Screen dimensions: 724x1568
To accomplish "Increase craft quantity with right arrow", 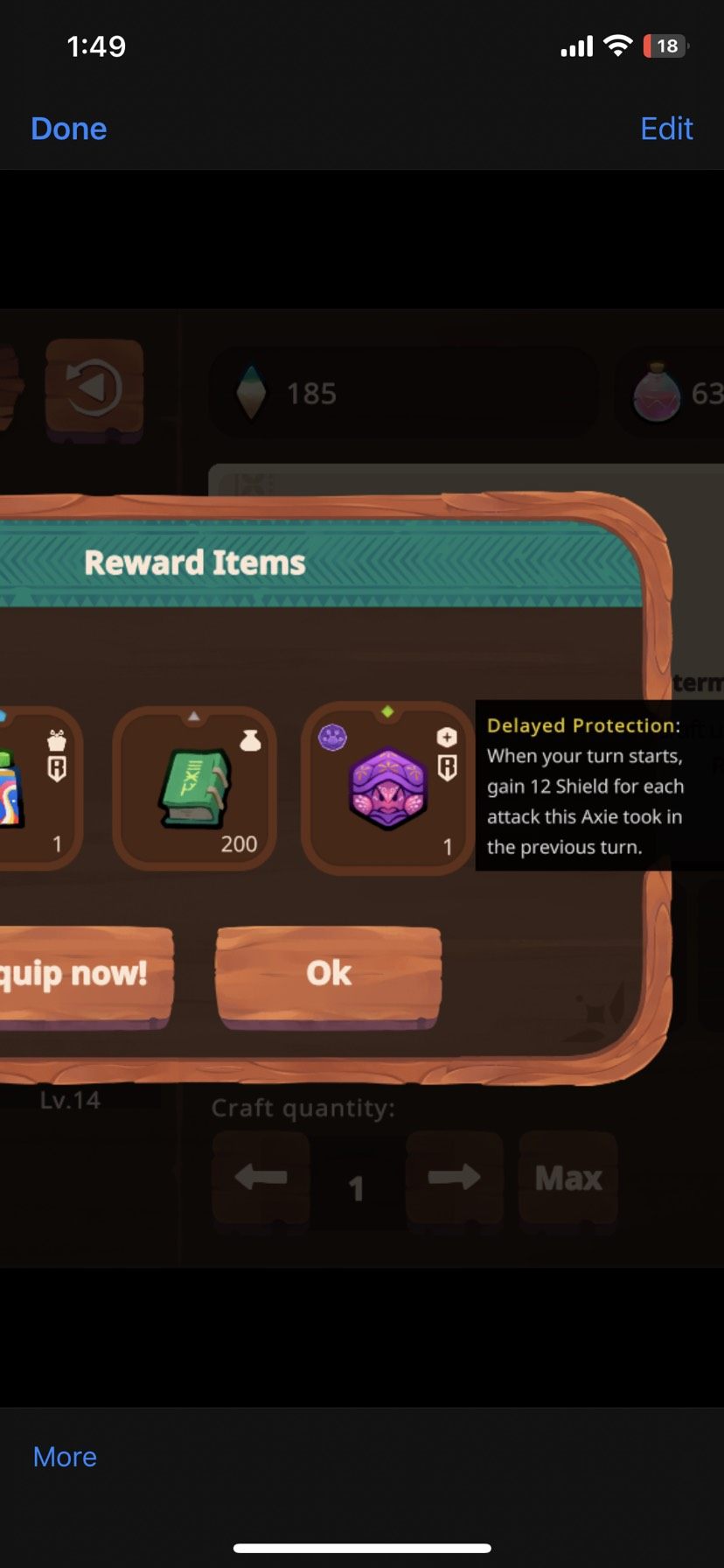I will click(454, 1178).
